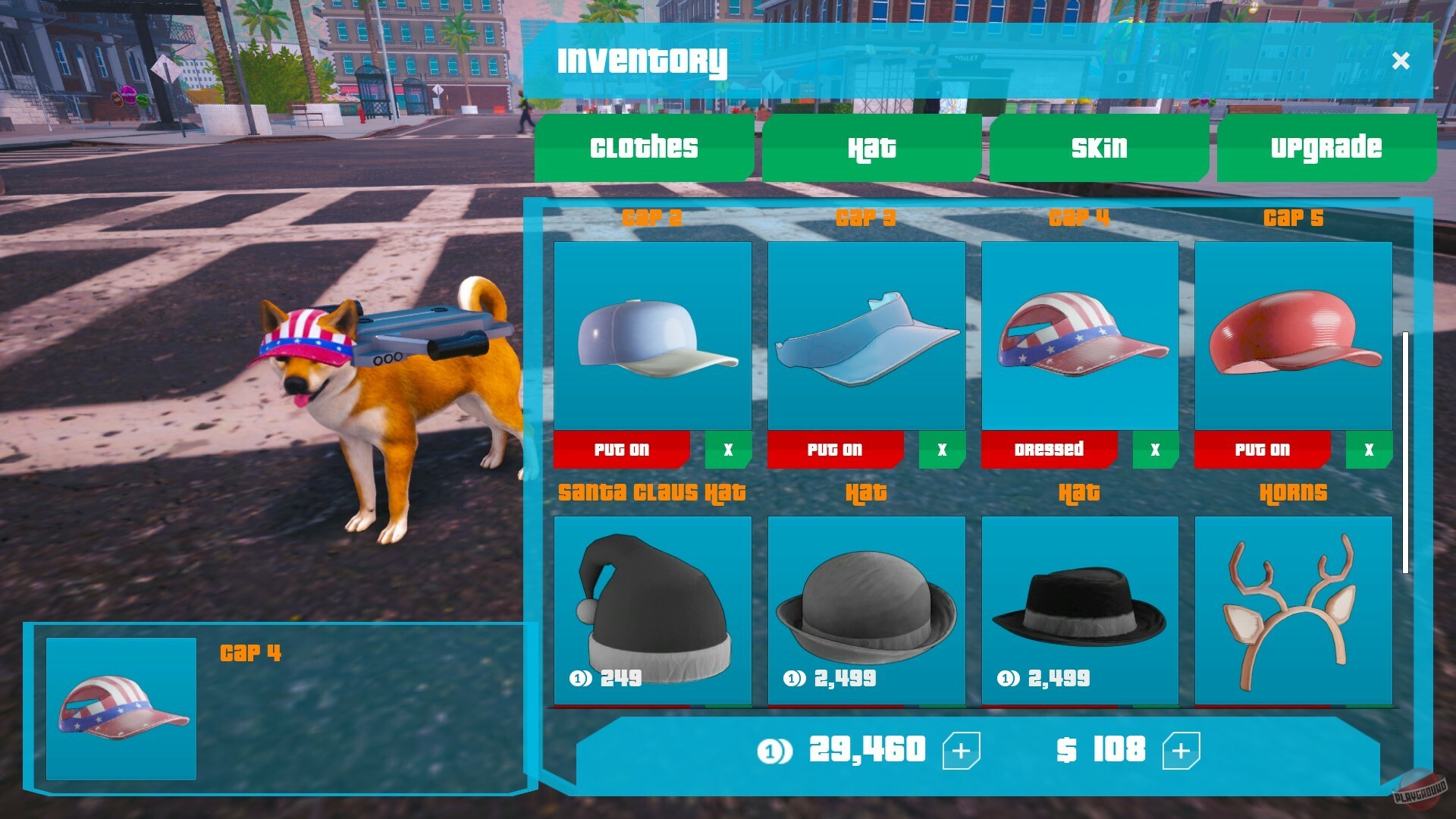This screenshot has width=1456, height=819.
Task: Open the Upgrade section
Action: [1326, 148]
